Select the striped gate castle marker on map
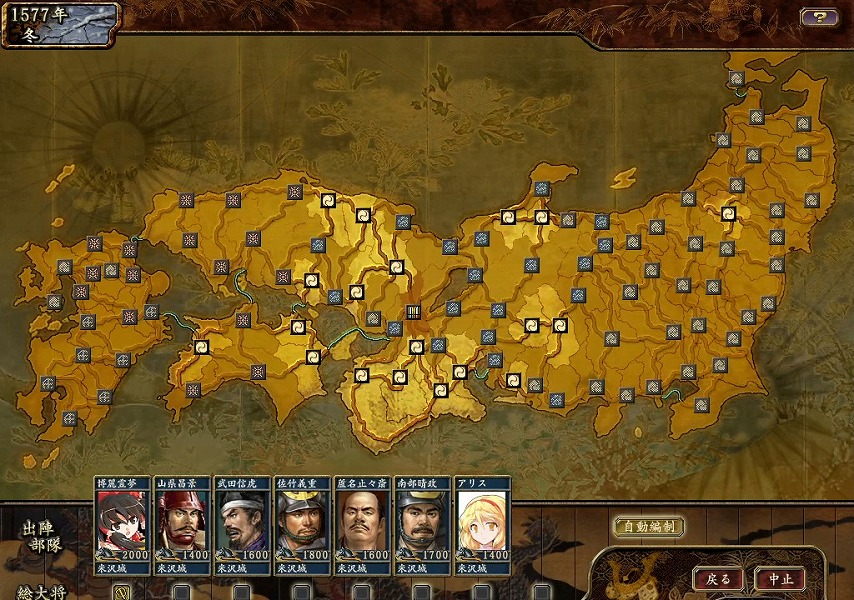This screenshot has height=600, width=854. pos(412,311)
